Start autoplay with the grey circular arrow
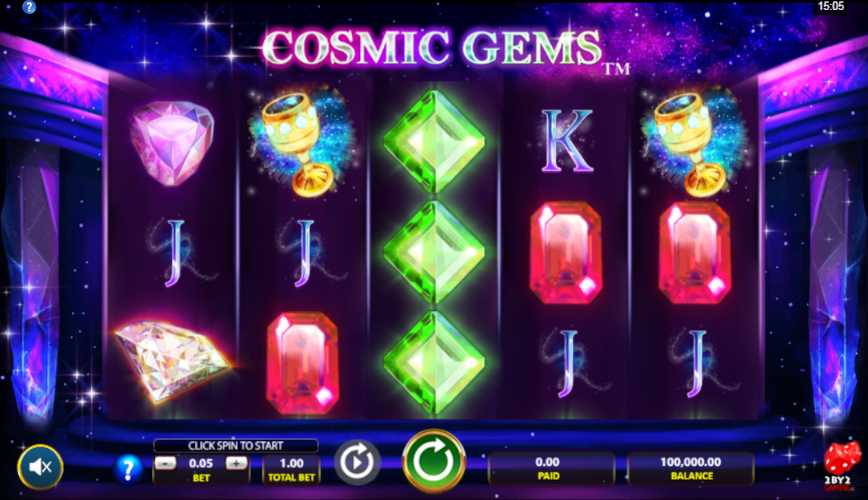Screen dimensions: 868x500 pyautogui.click(x=355, y=463)
